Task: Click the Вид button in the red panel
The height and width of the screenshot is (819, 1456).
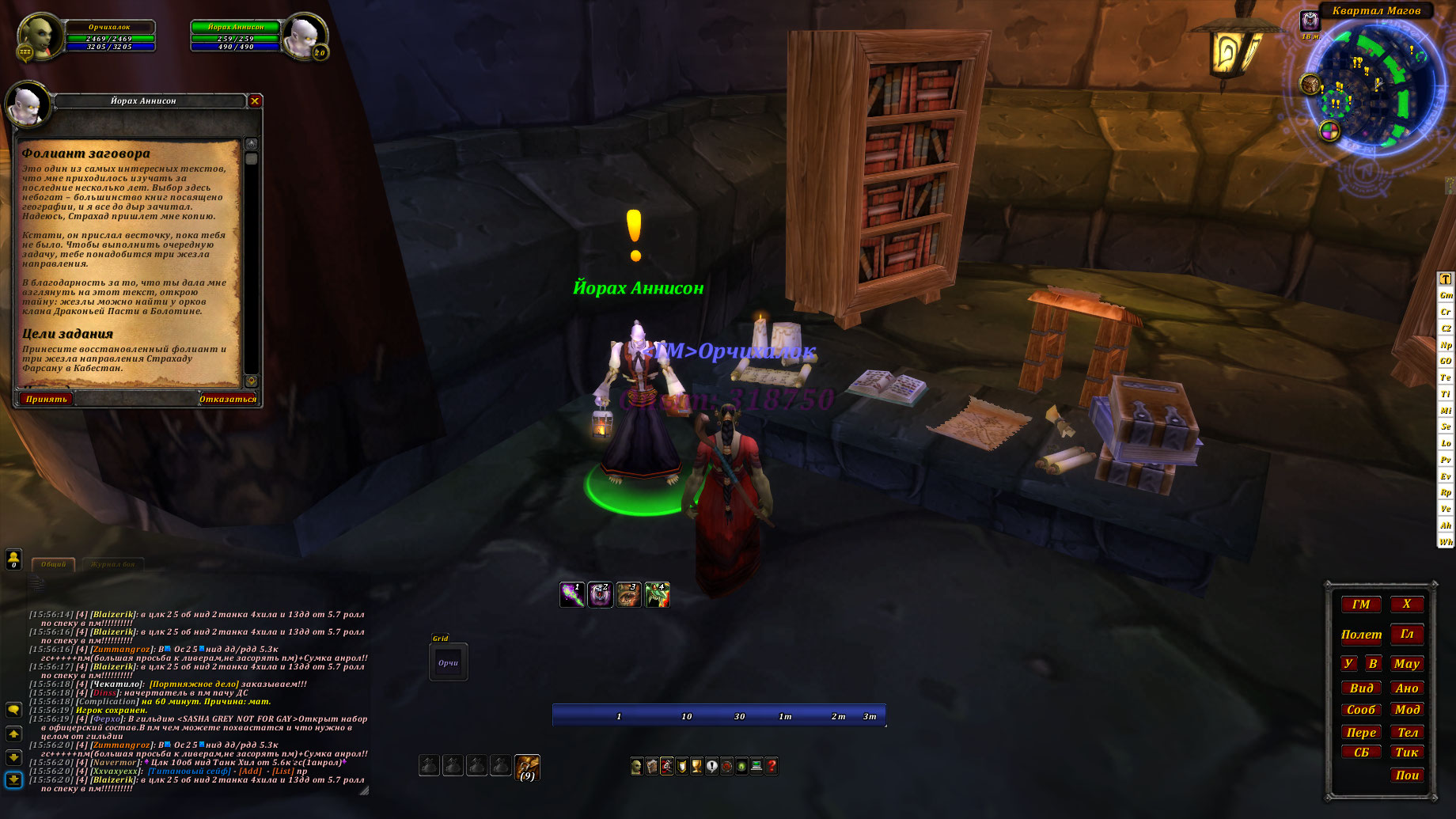Action: point(1361,688)
